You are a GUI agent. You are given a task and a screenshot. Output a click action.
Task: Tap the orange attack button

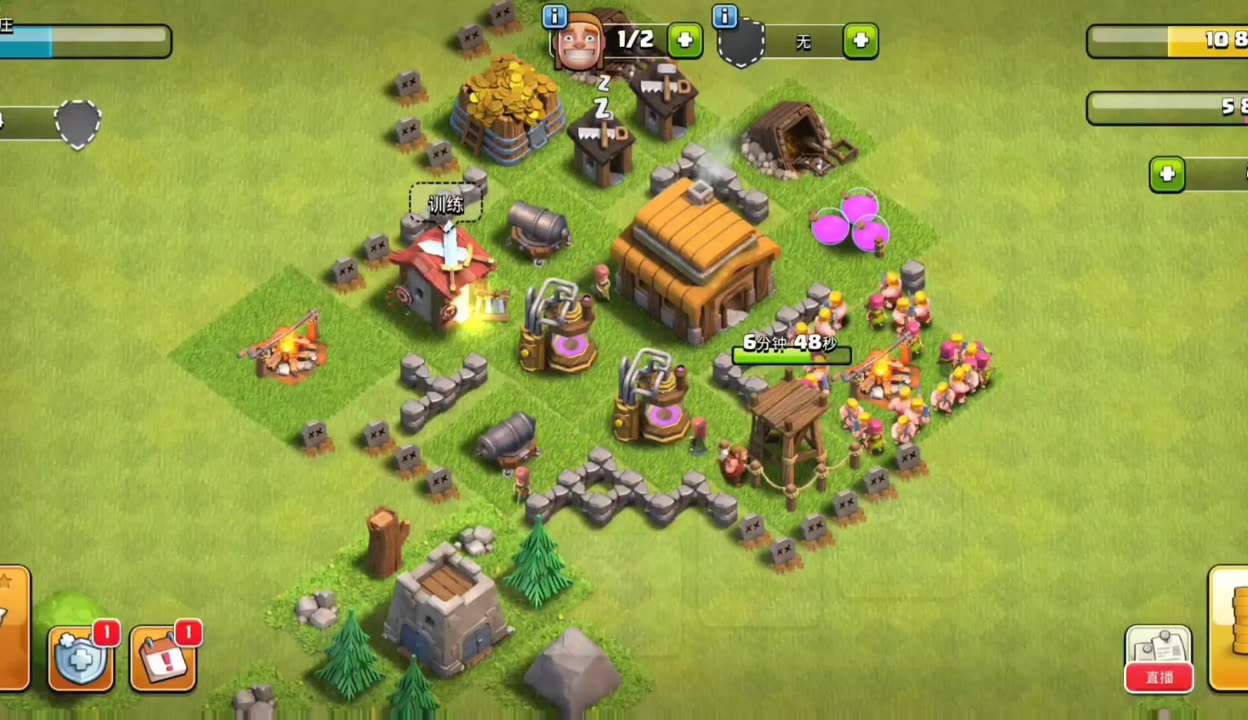(x=12, y=628)
